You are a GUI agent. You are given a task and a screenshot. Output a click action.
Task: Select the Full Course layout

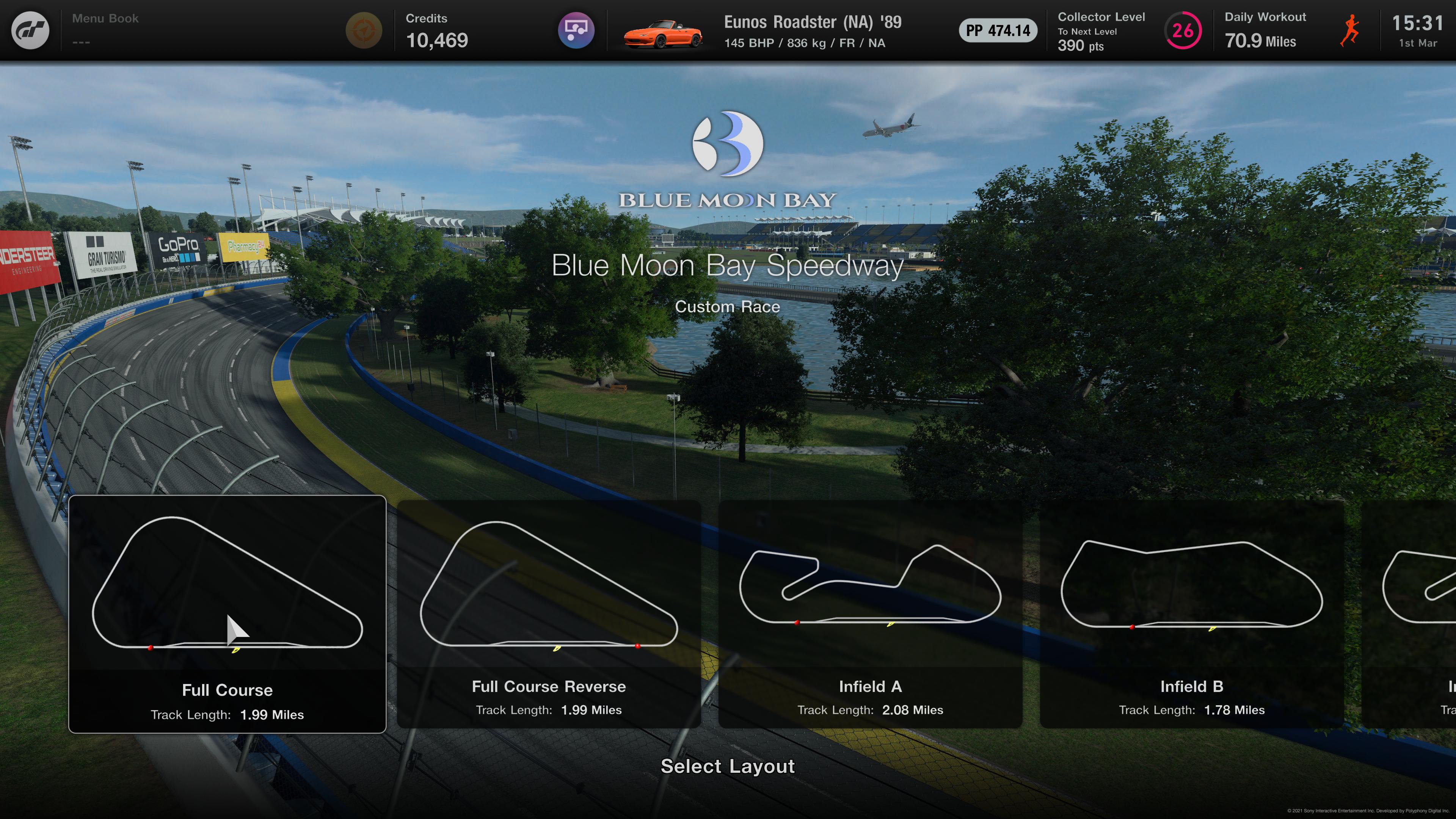coord(227,614)
